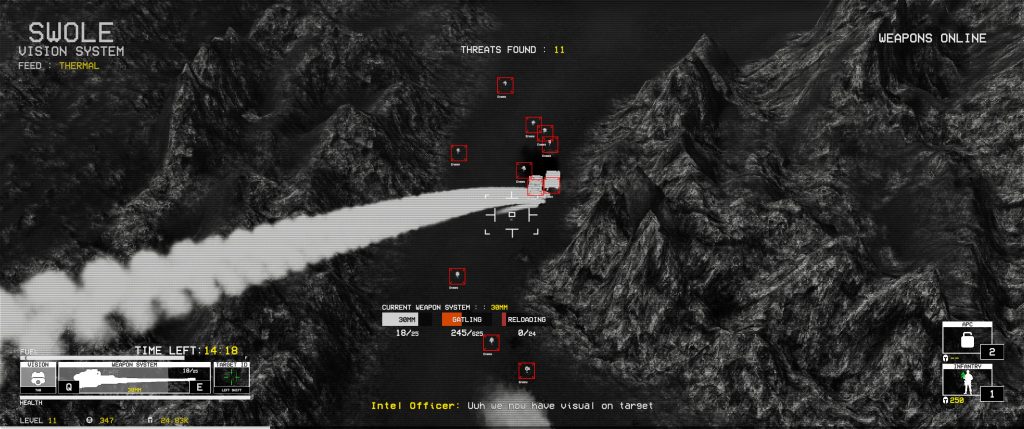Switch to the Gatling weapon

click(469, 319)
